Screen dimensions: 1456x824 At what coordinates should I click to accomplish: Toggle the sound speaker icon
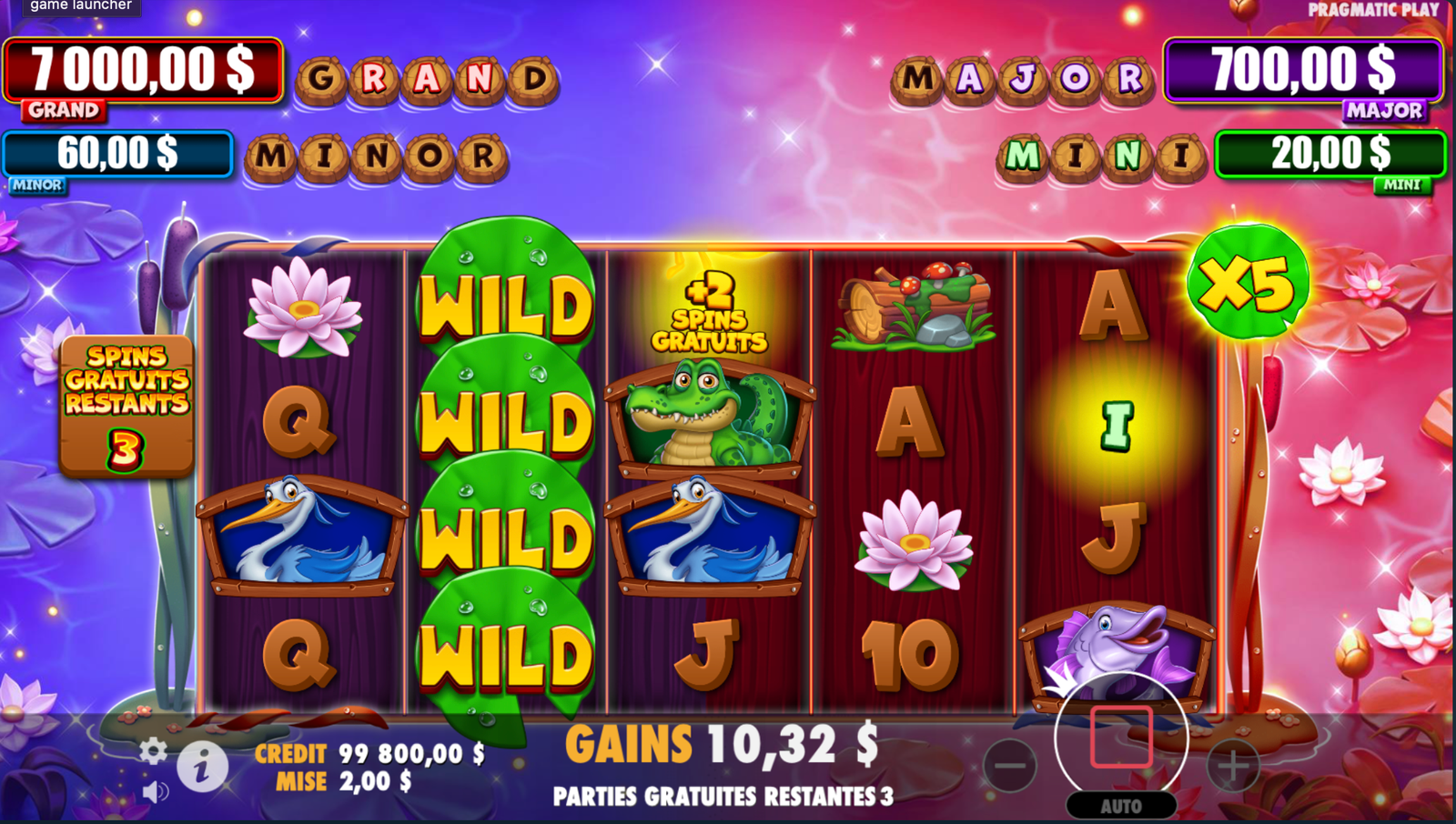tap(156, 792)
